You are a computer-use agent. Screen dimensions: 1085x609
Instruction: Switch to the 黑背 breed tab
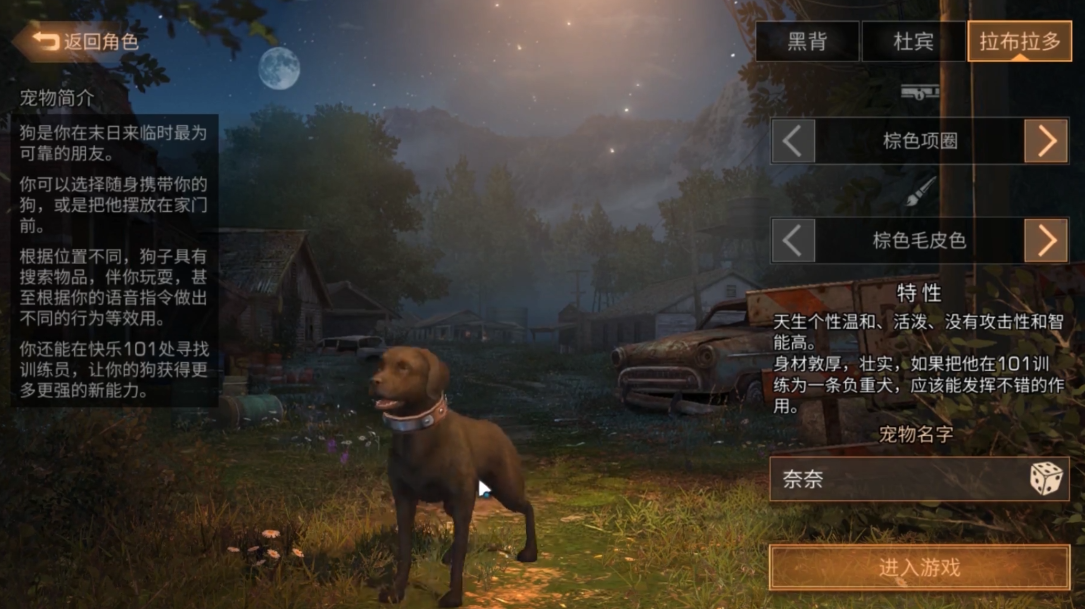[807, 42]
